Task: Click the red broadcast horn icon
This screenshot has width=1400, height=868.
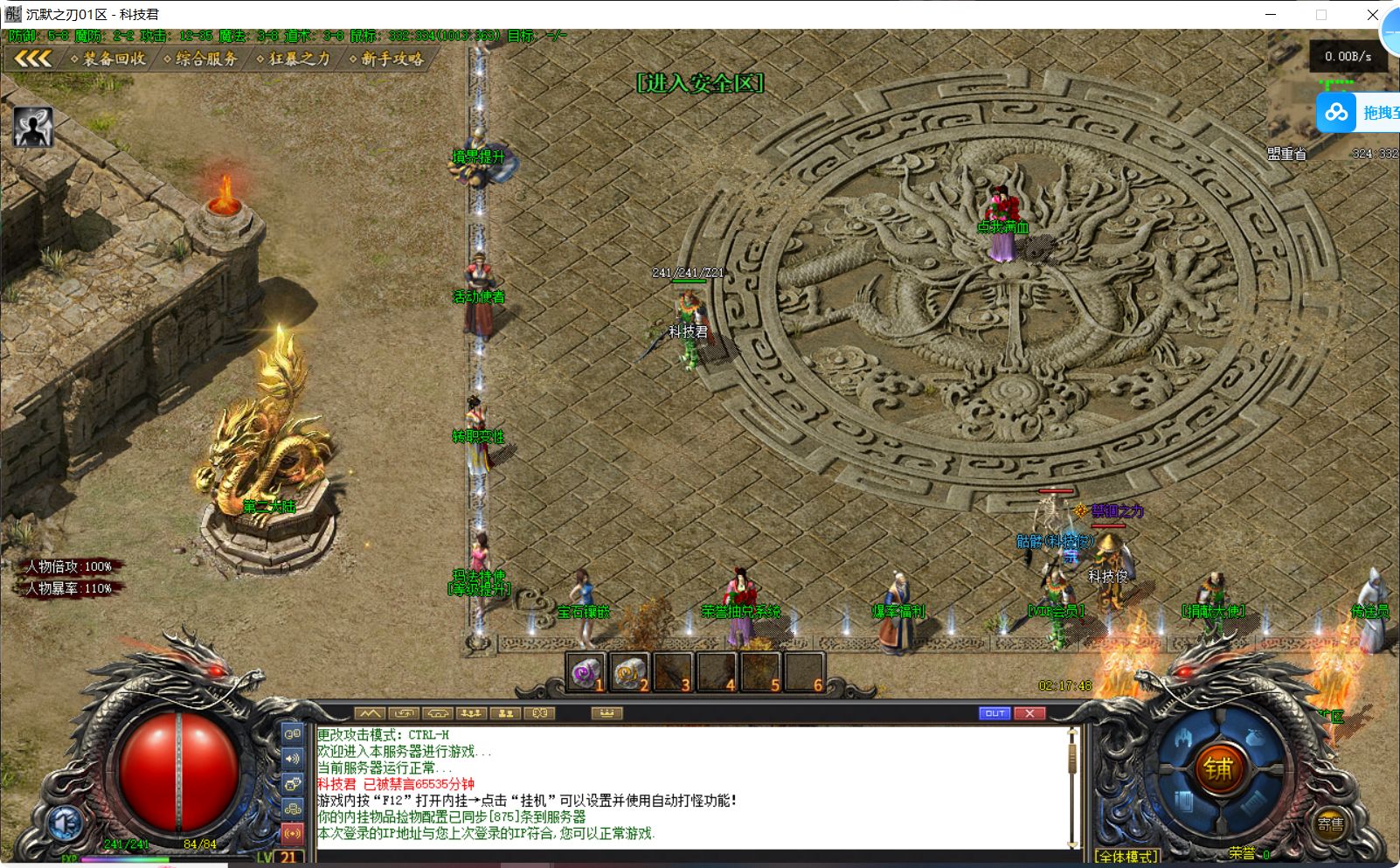Action: [x=293, y=833]
